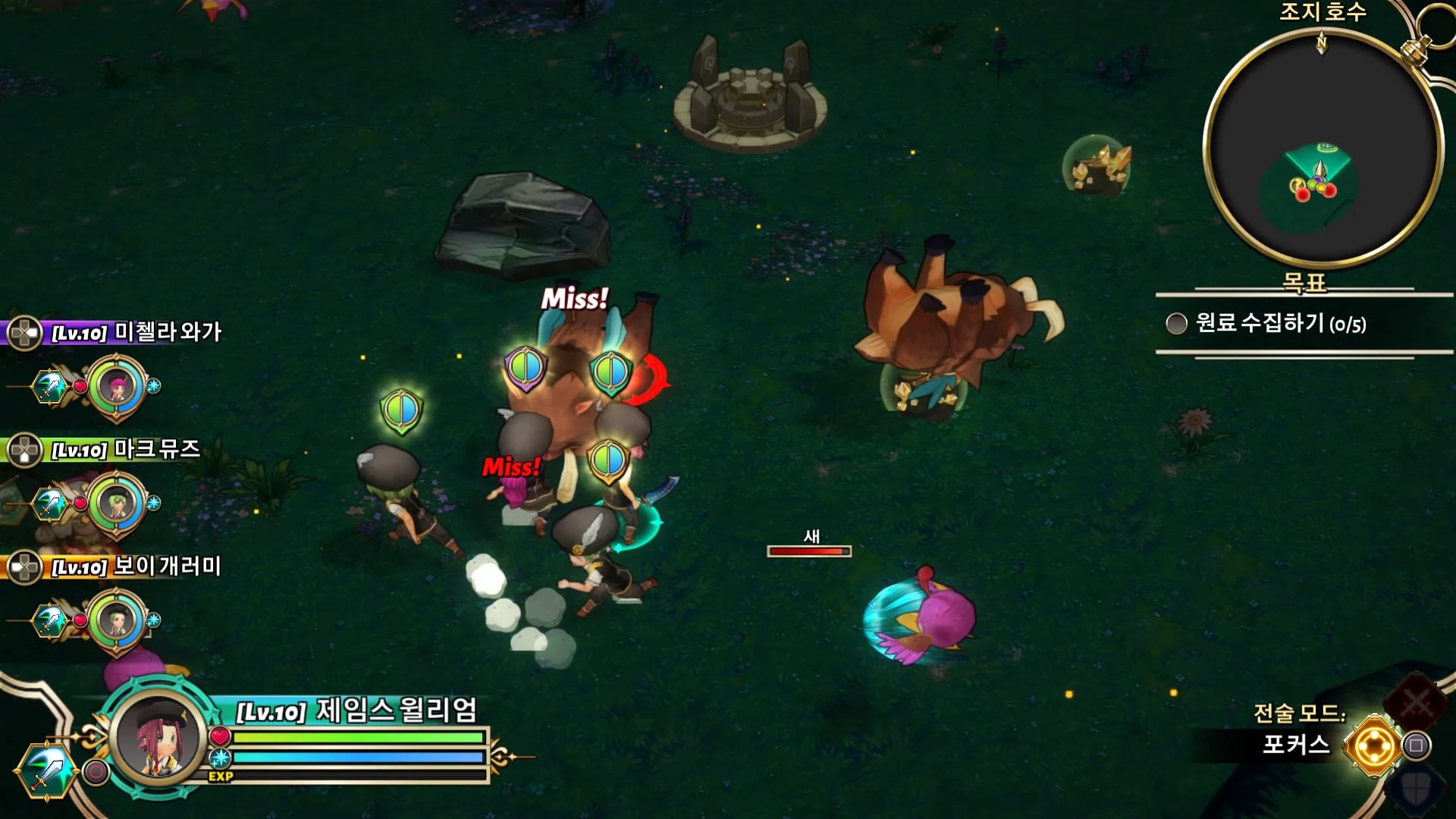Toggle the red target-lock circle near James William's portrait

pos(96,773)
